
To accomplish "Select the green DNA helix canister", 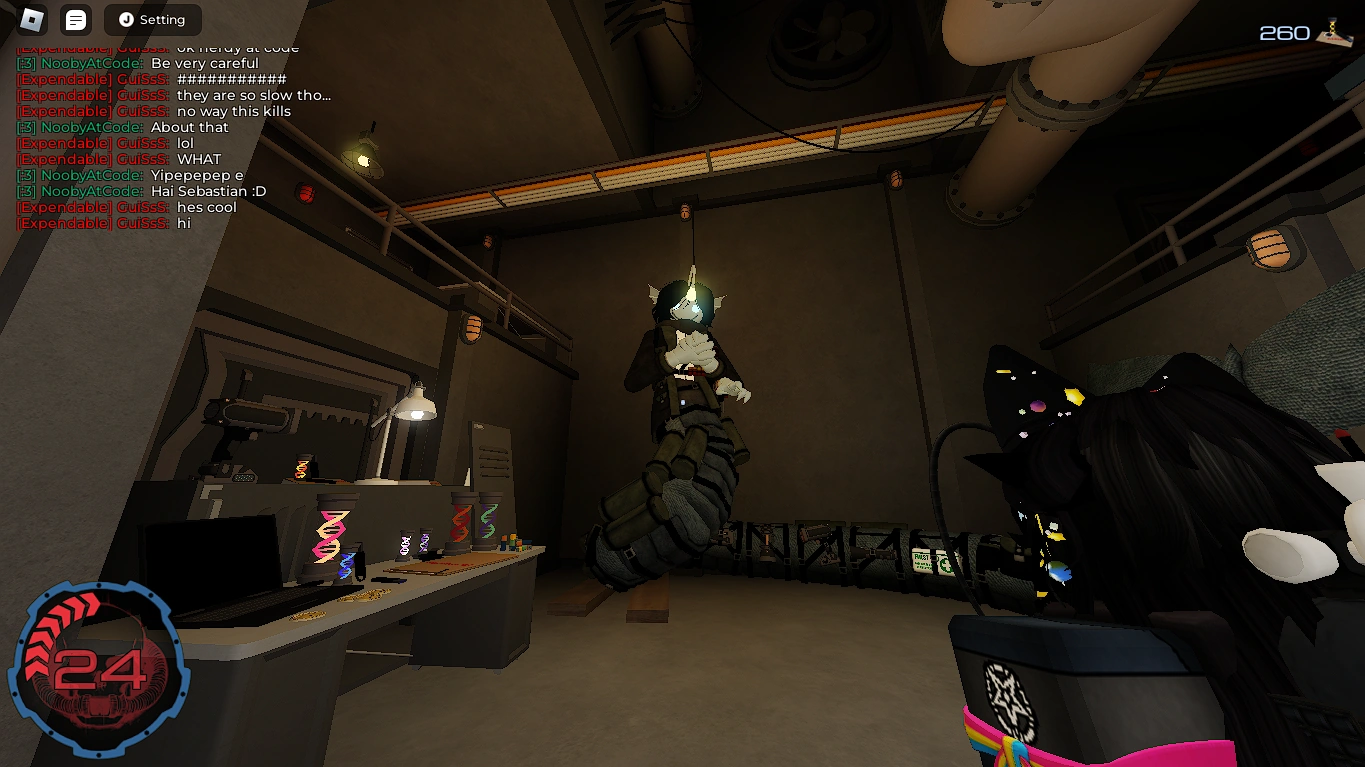I will (490, 520).
